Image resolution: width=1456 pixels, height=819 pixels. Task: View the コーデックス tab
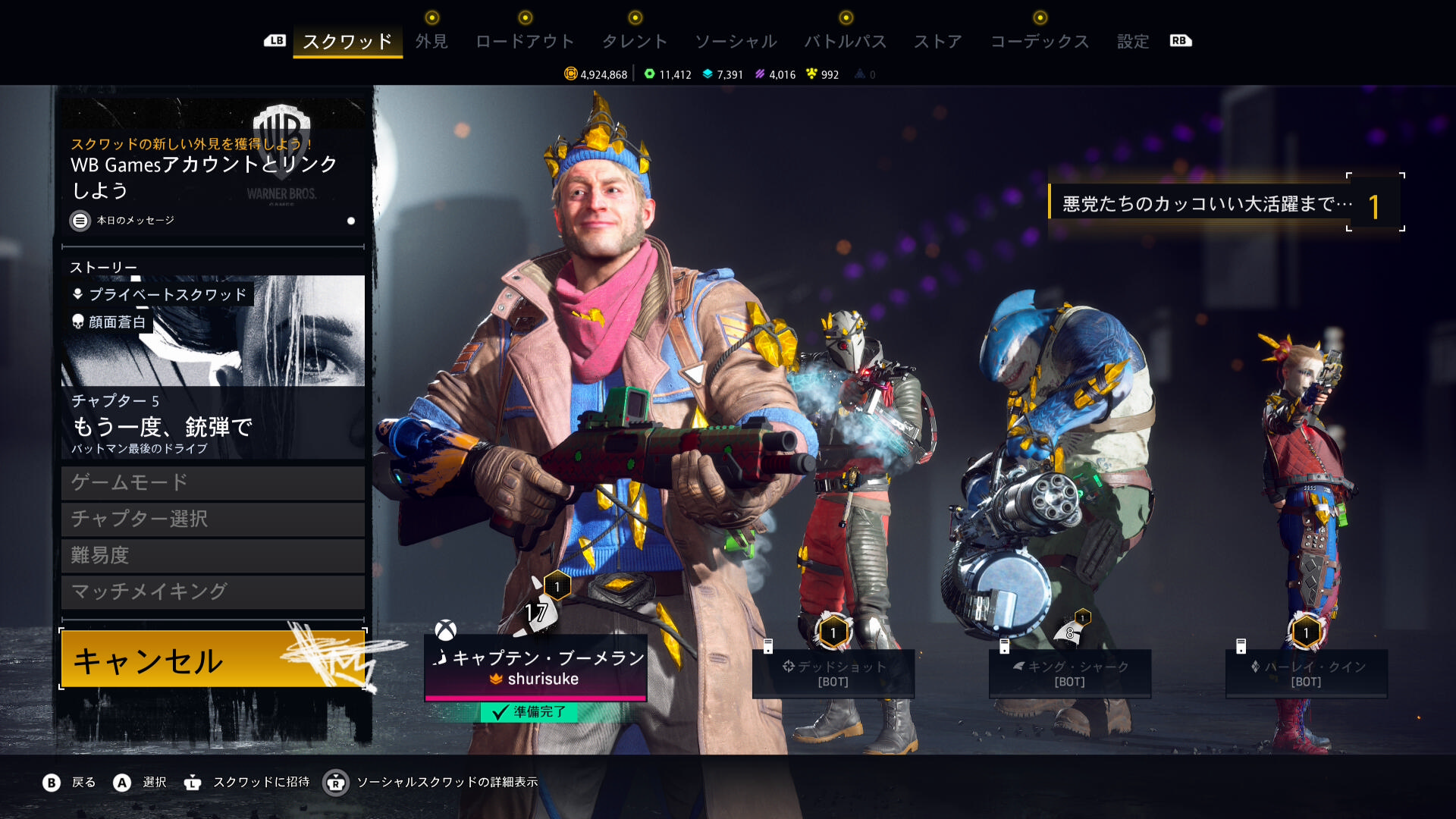[x=1040, y=42]
